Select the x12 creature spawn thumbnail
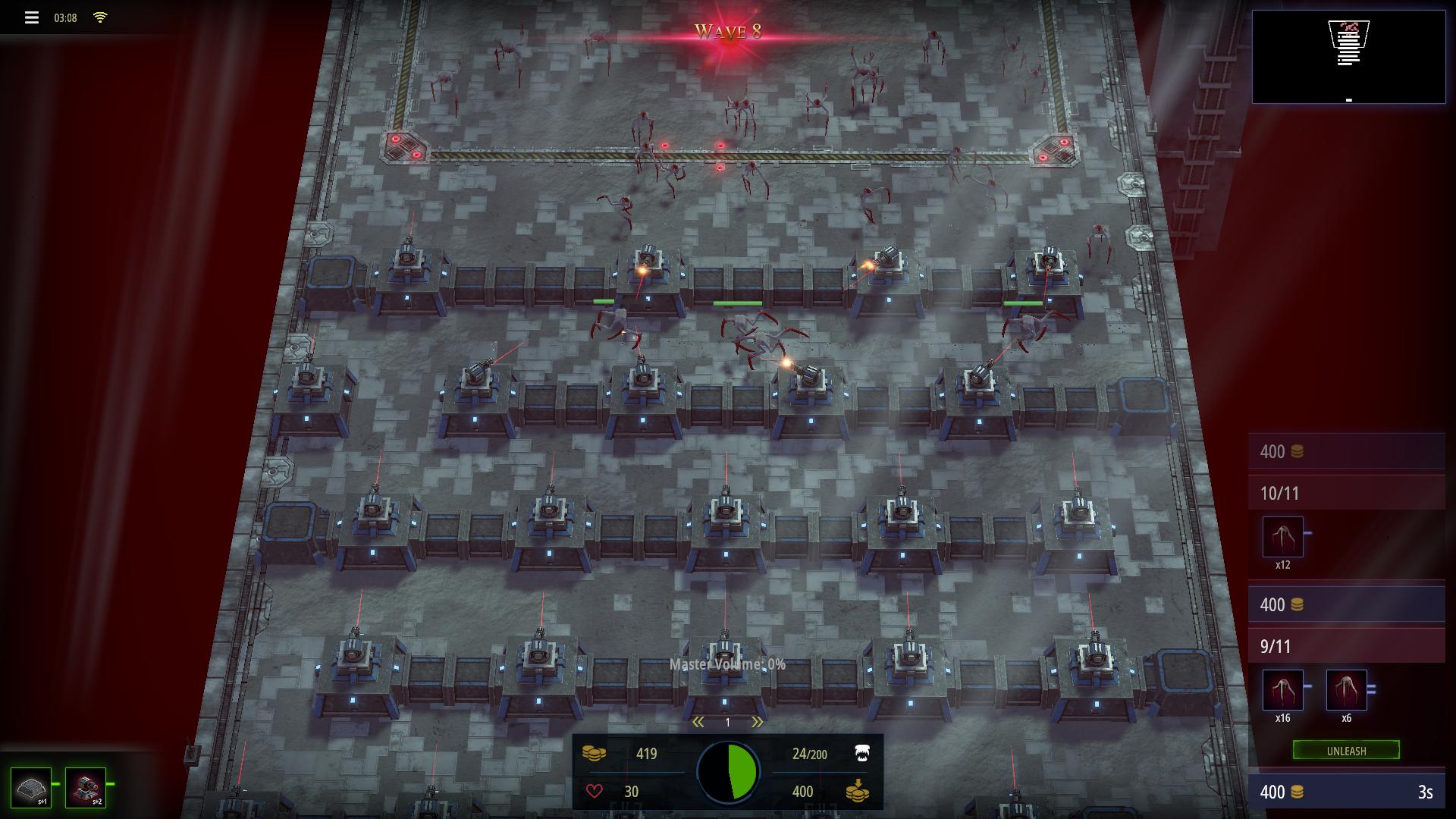This screenshot has width=1456, height=819. coord(1283,535)
